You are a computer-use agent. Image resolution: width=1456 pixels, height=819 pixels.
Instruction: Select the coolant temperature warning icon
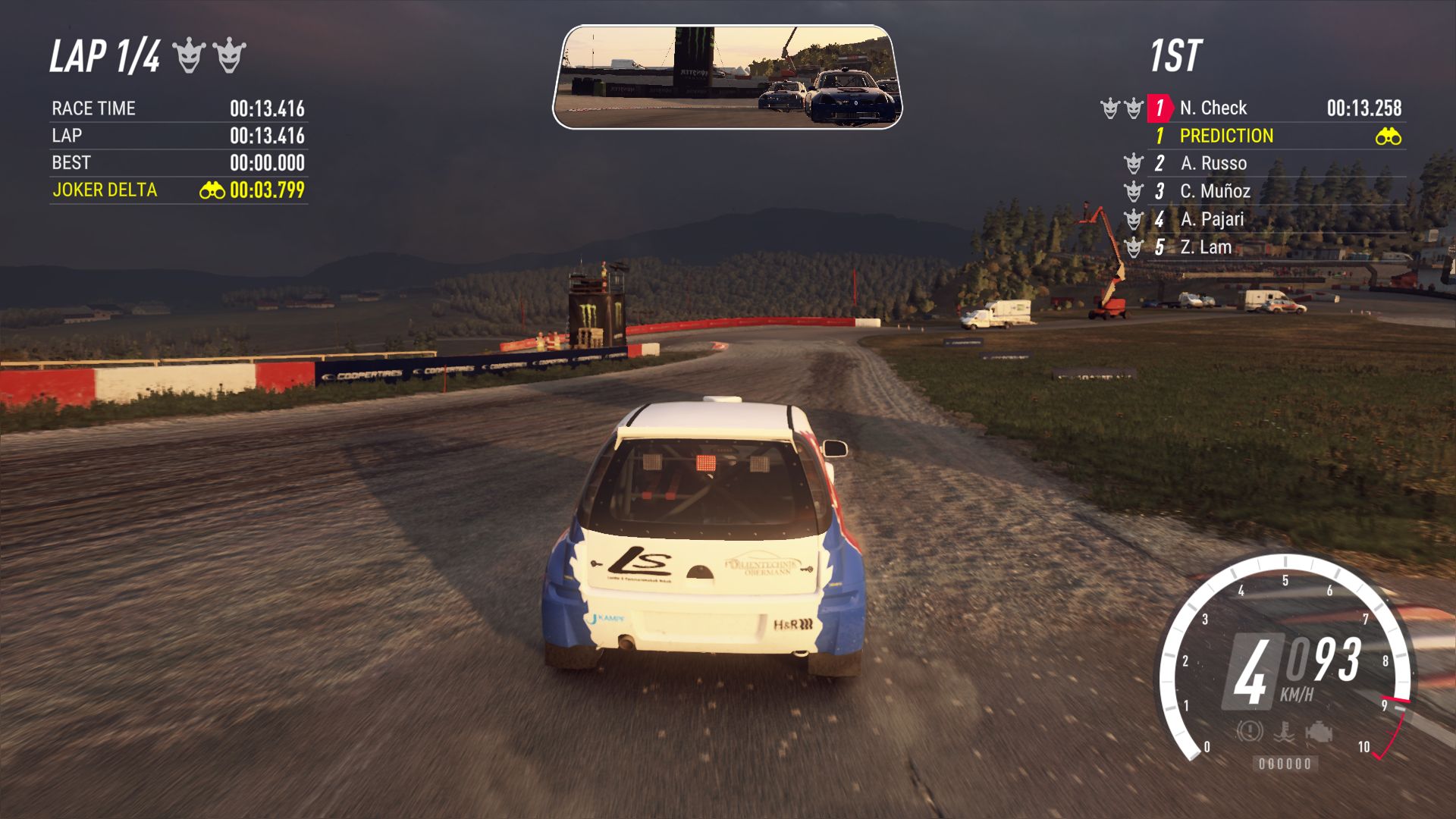1284,732
